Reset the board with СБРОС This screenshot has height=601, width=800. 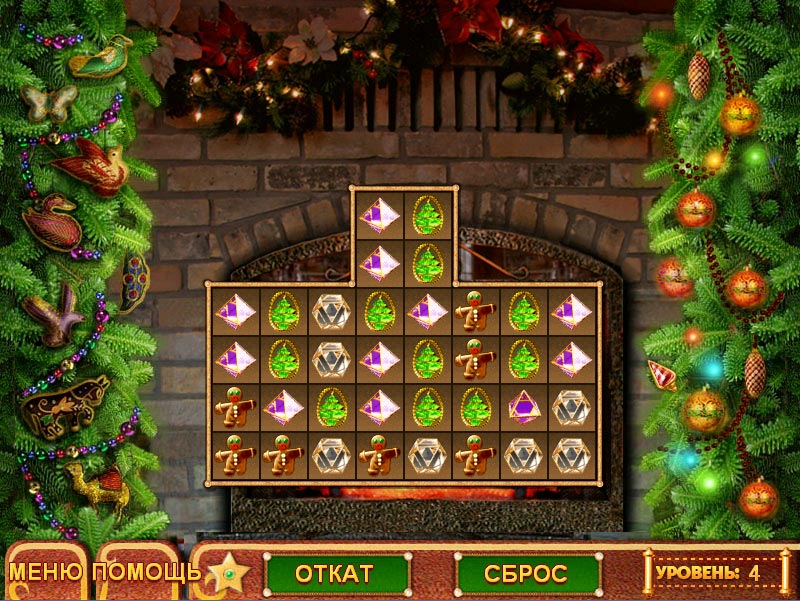pos(526,574)
